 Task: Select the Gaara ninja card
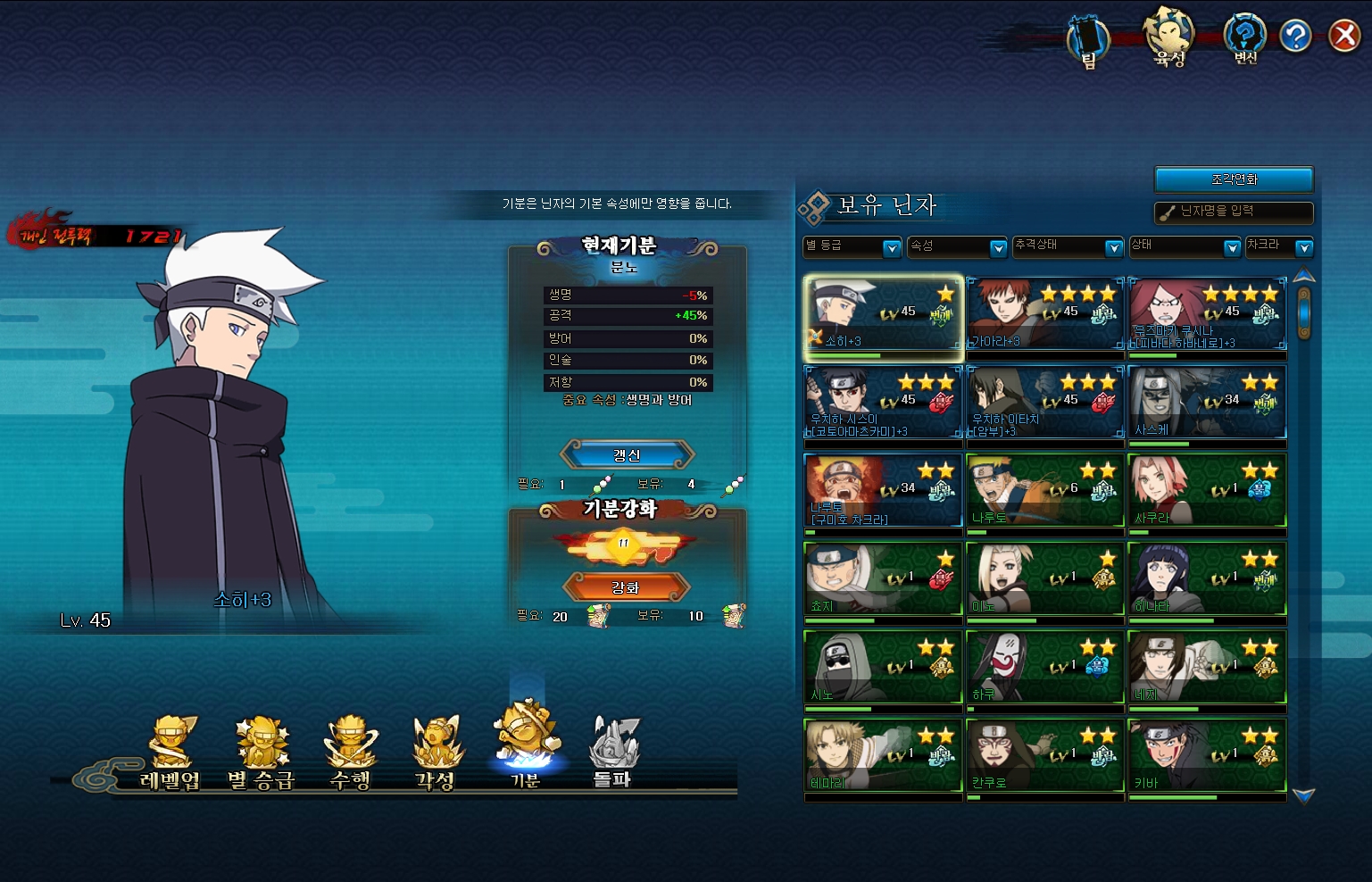[x=1044, y=313]
